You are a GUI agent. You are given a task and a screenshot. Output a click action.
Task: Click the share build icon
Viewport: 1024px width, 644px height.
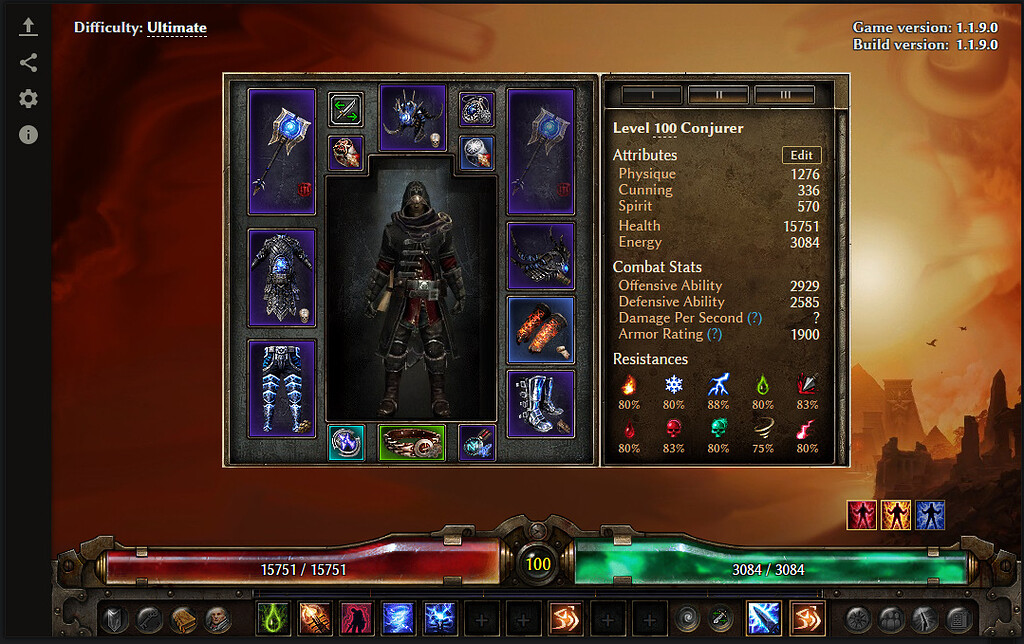[28, 63]
